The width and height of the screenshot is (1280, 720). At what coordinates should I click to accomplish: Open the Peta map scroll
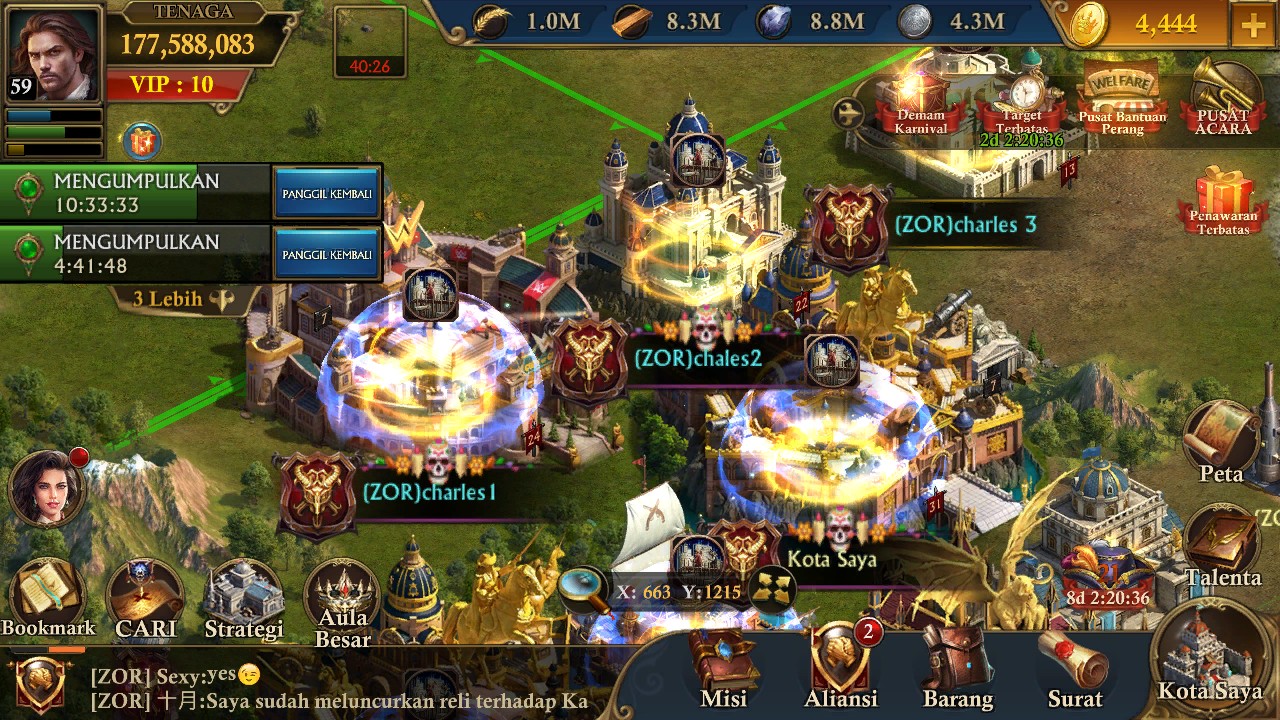[x=1221, y=442]
